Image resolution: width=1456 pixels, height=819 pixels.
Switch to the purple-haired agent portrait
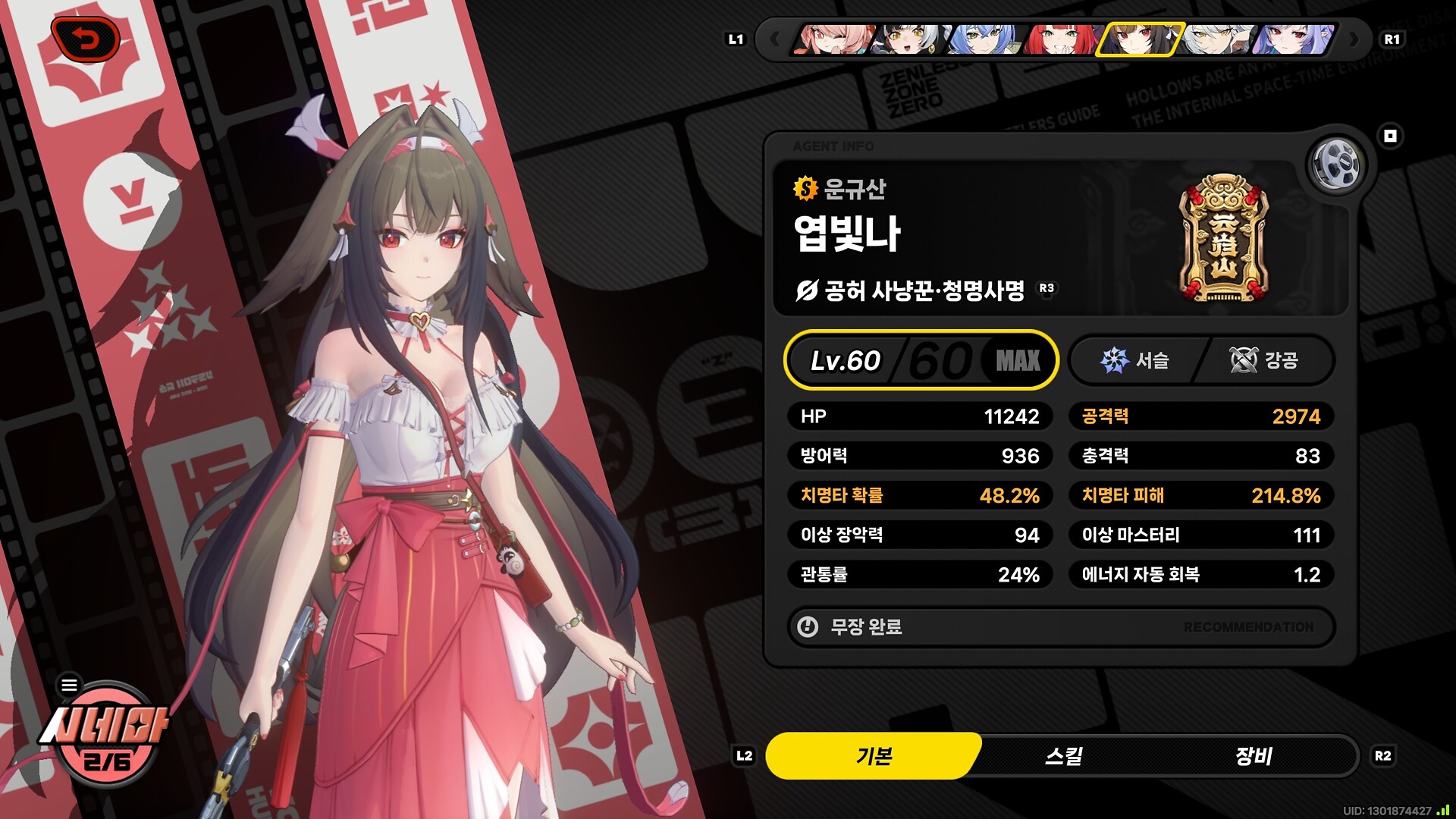[x=1293, y=39]
